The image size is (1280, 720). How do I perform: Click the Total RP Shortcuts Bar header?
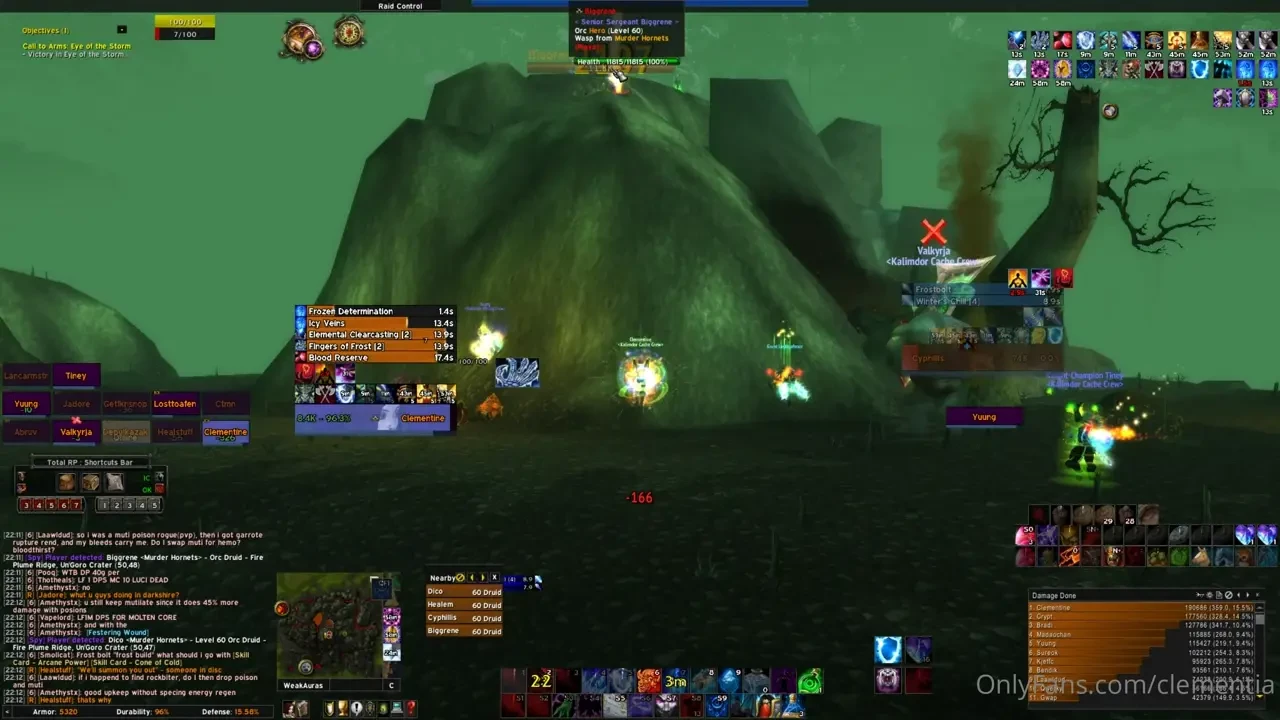(x=90, y=462)
